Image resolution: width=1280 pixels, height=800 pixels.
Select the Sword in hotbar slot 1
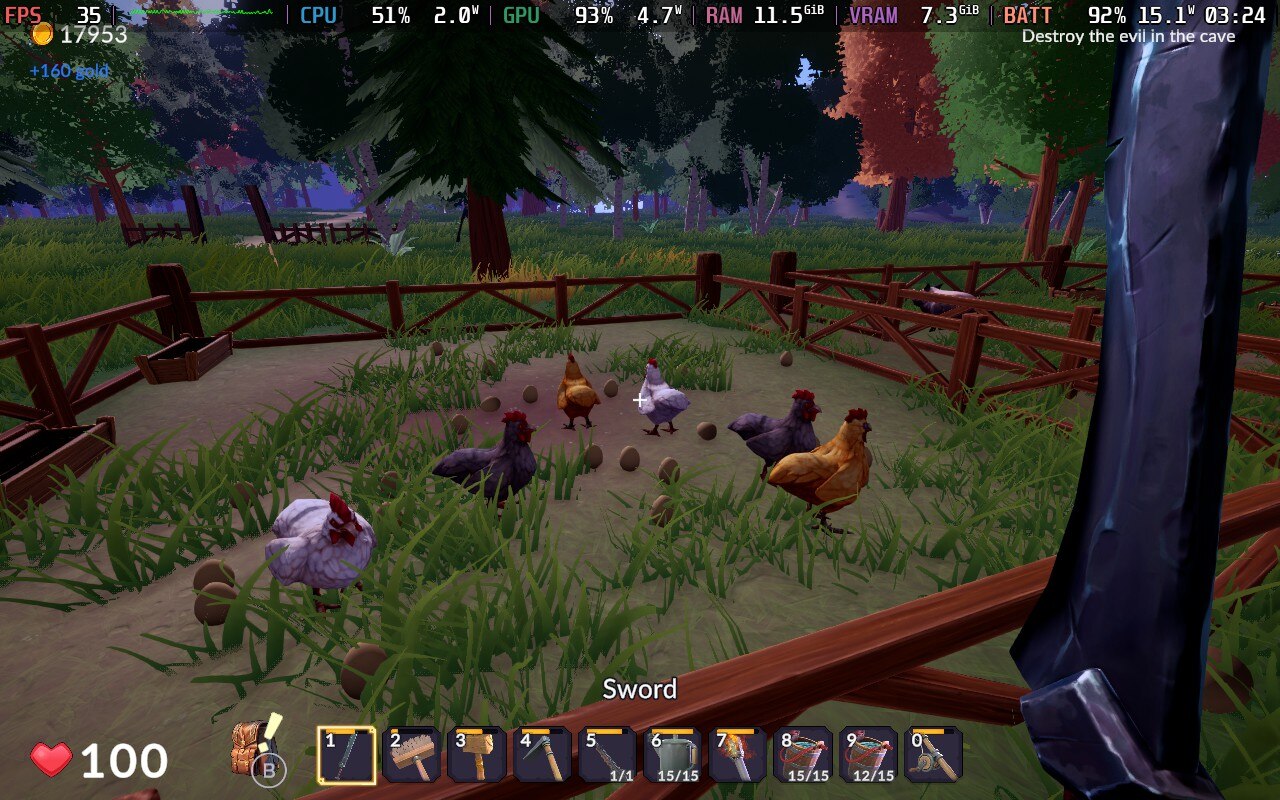coord(347,755)
